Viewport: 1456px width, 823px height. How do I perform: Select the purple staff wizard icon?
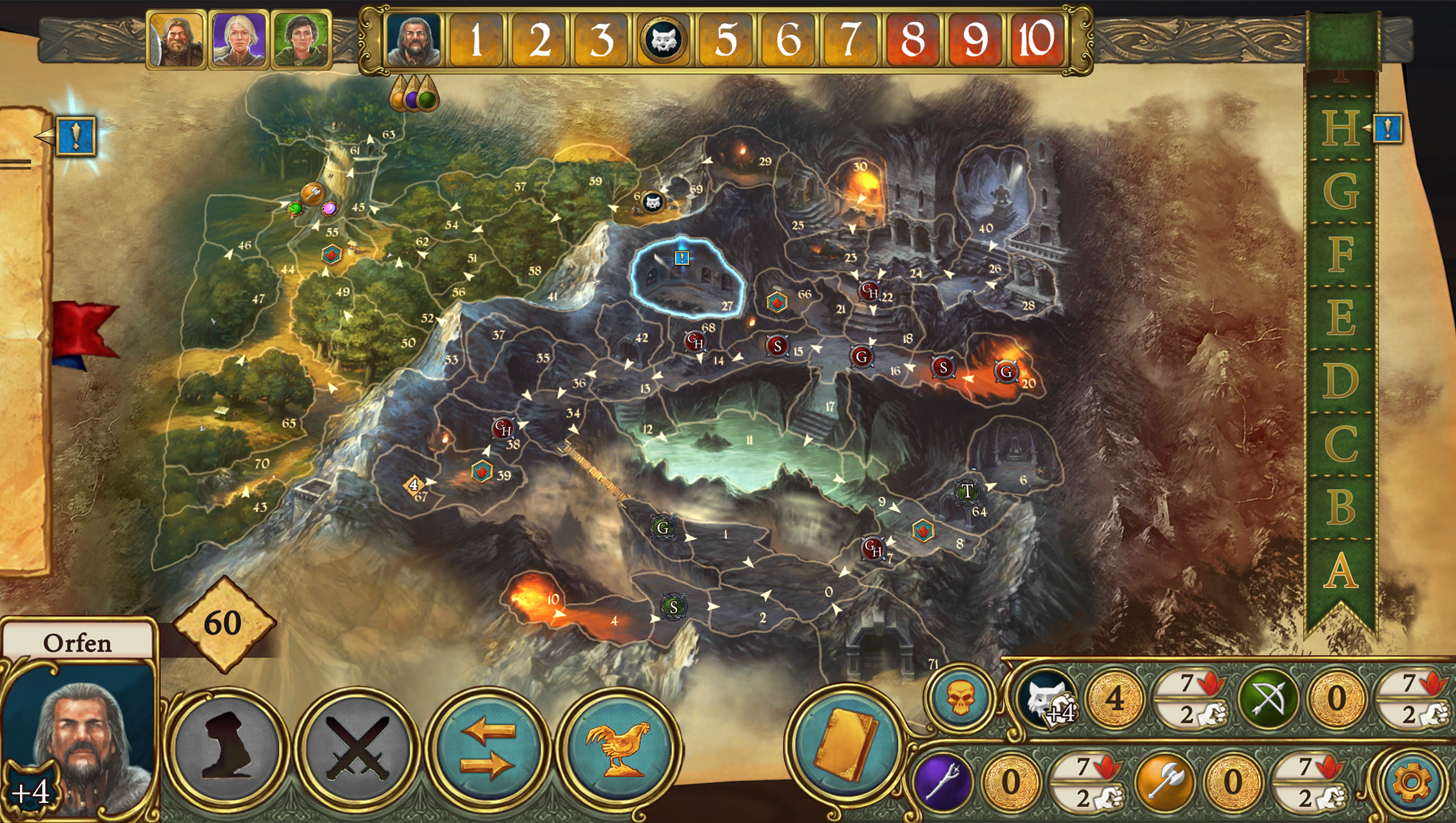pyautogui.click(x=943, y=782)
